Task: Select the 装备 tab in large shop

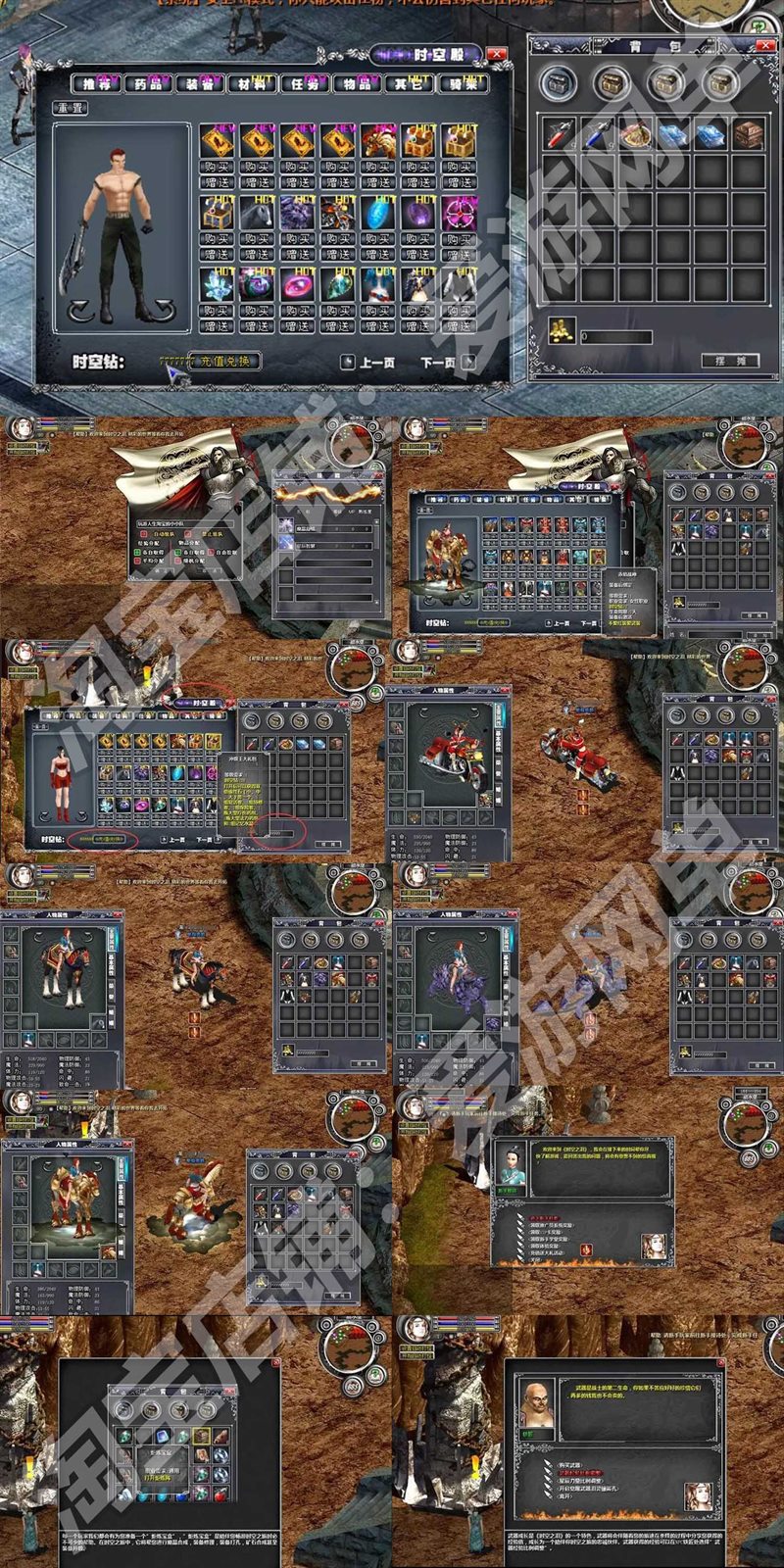Action: click(x=200, y=84)
